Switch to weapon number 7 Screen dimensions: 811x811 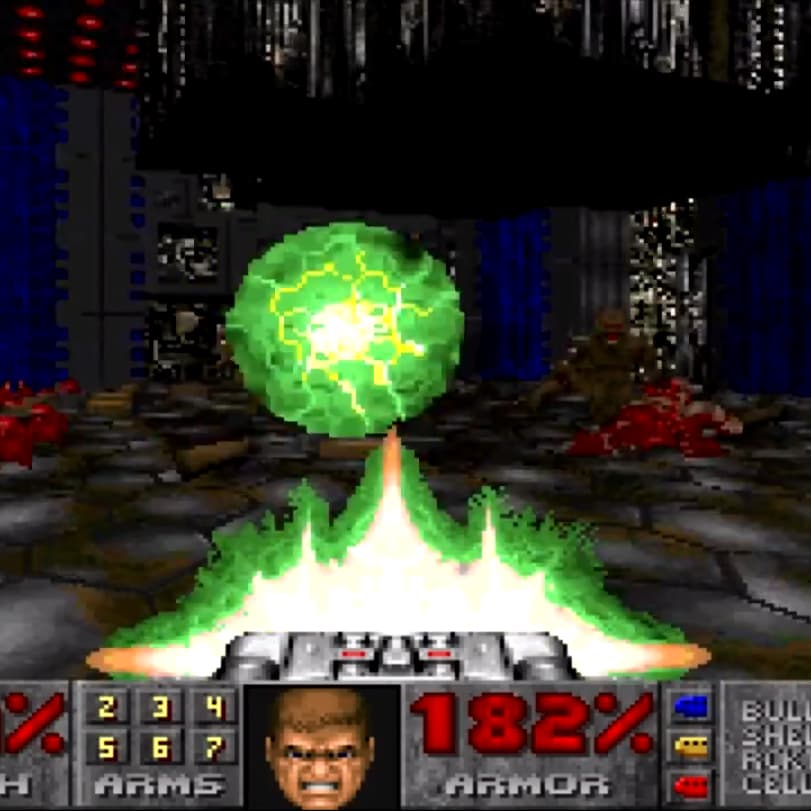(x=214, y=747)
